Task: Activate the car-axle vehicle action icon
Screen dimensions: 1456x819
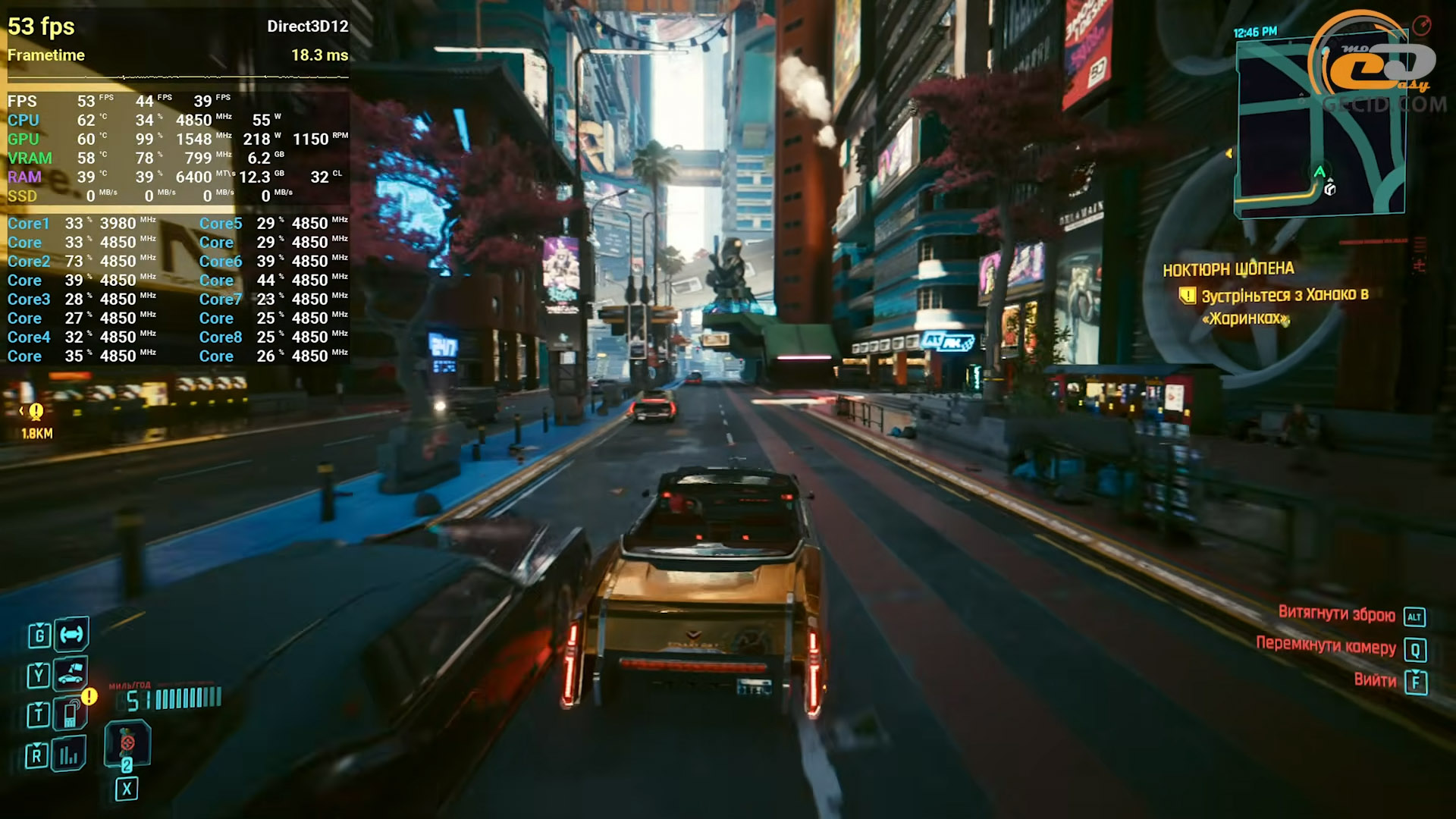Action: pos(72,635)
